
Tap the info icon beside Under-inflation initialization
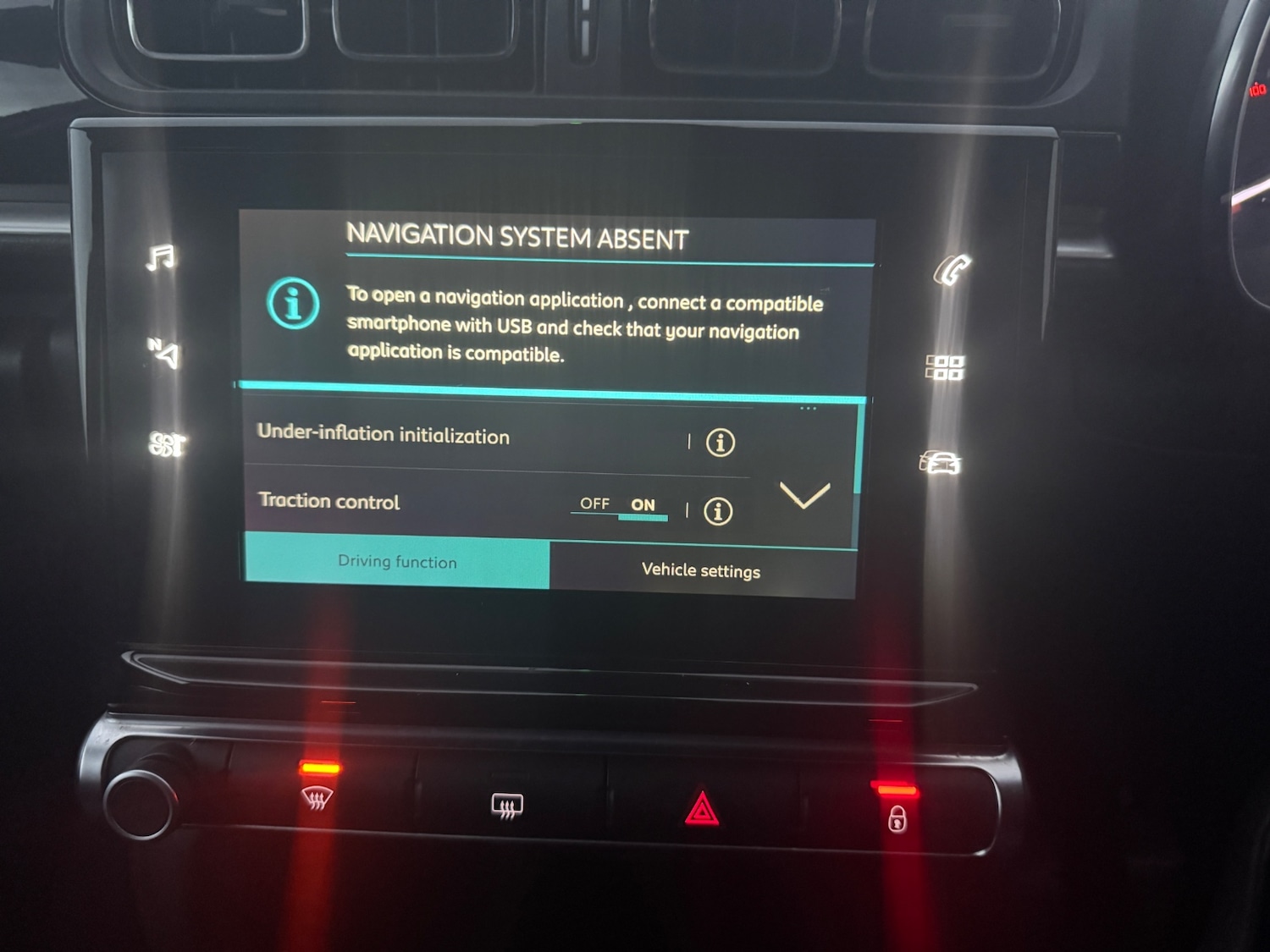[x=718, y=441]
